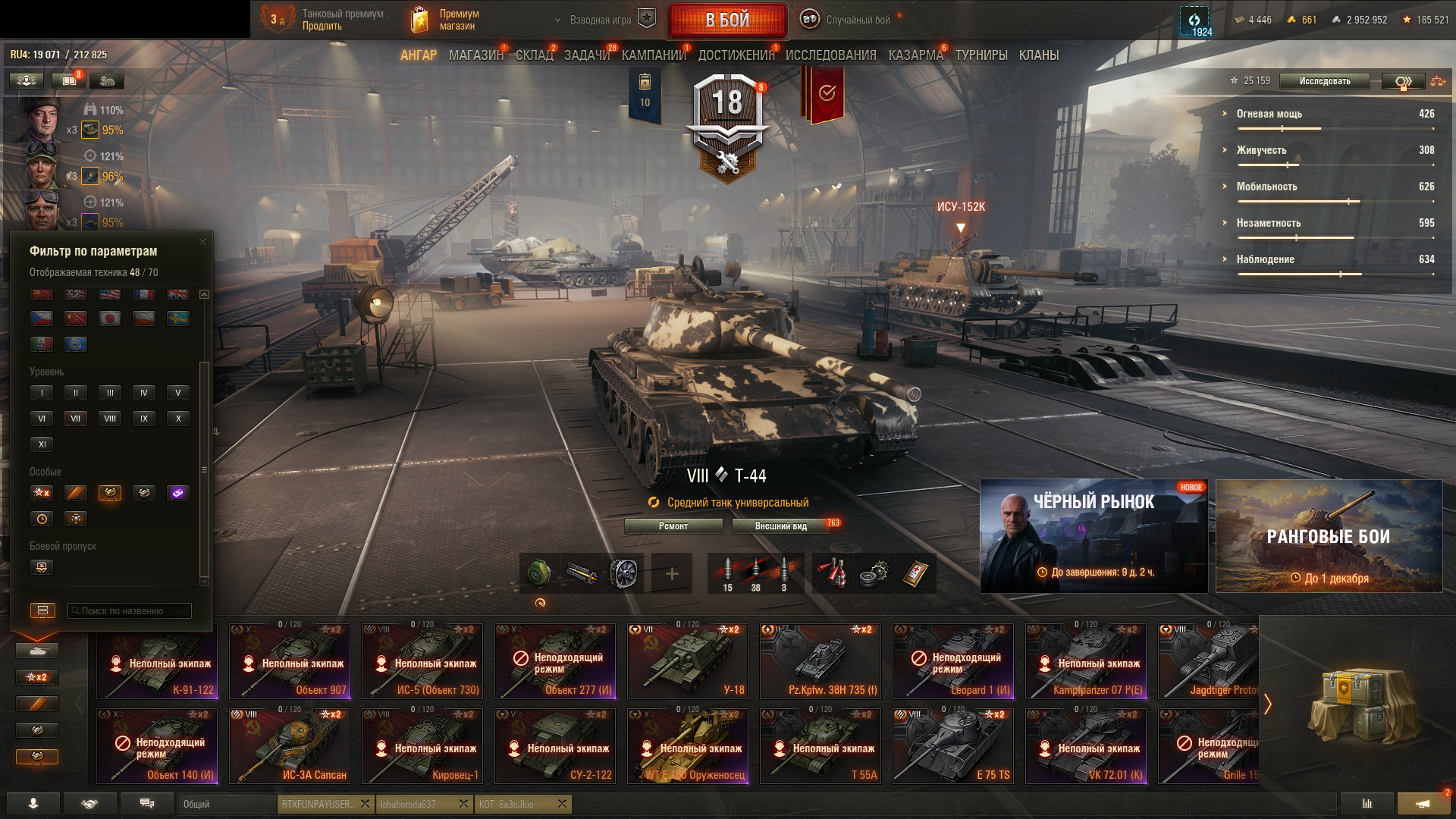Open the РАНГОВЫЕ БОИ banner
Image resolution: width=1456 pixels, height=819 pixels.
(1329, 536)
